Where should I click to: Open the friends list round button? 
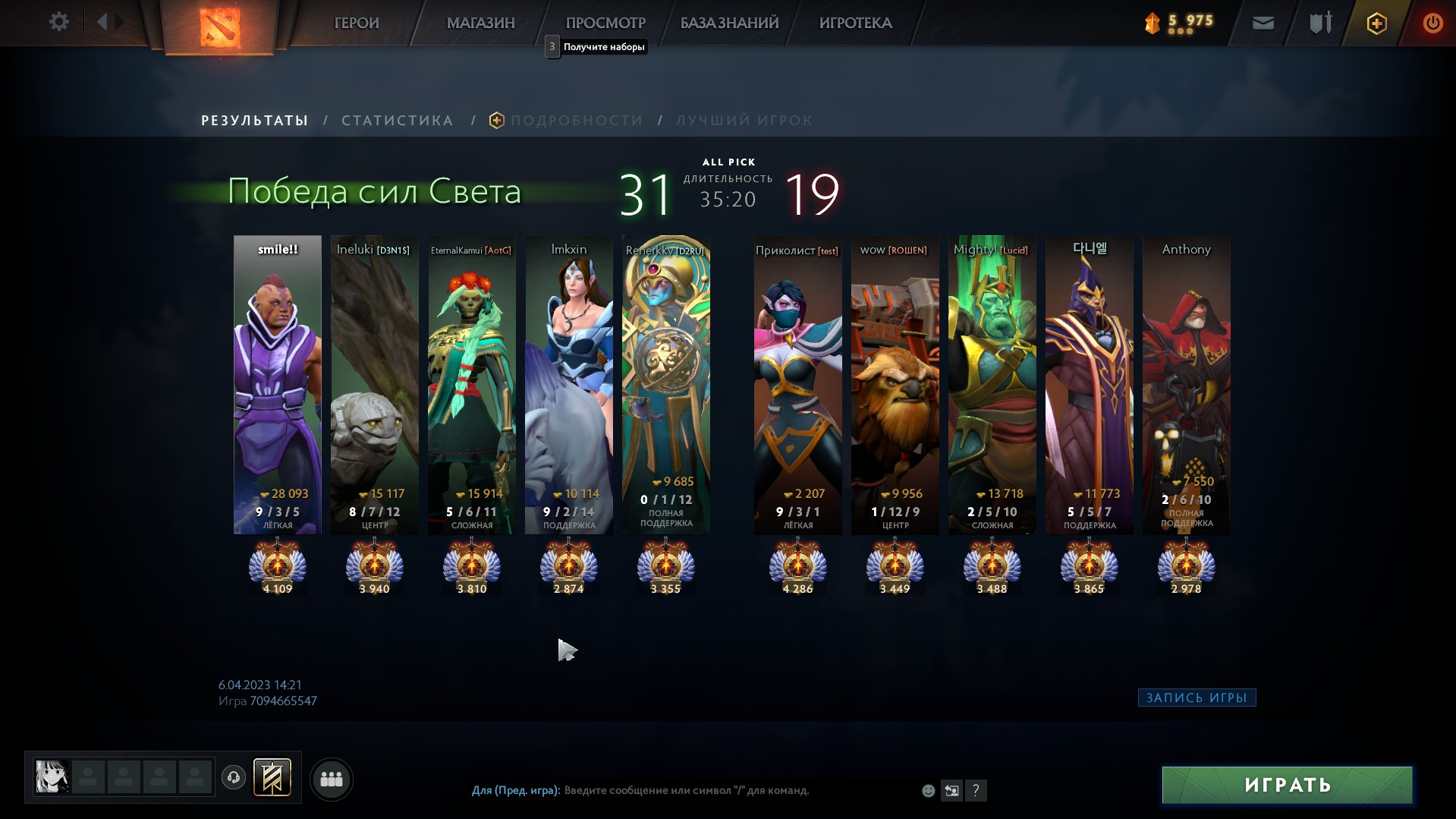coord(332,779)
